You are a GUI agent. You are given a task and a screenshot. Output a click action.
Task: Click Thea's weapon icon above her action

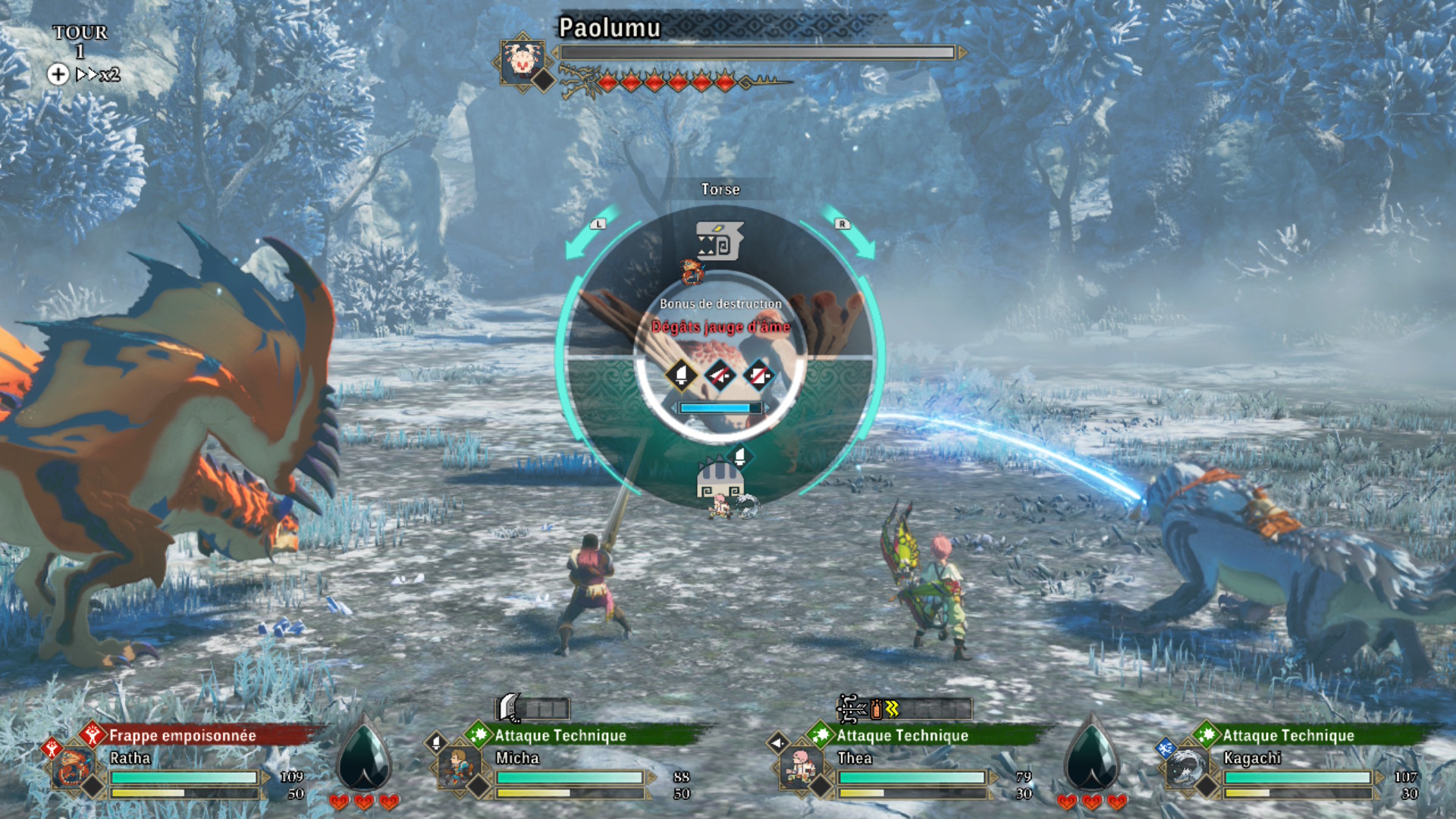click(852, 708)
